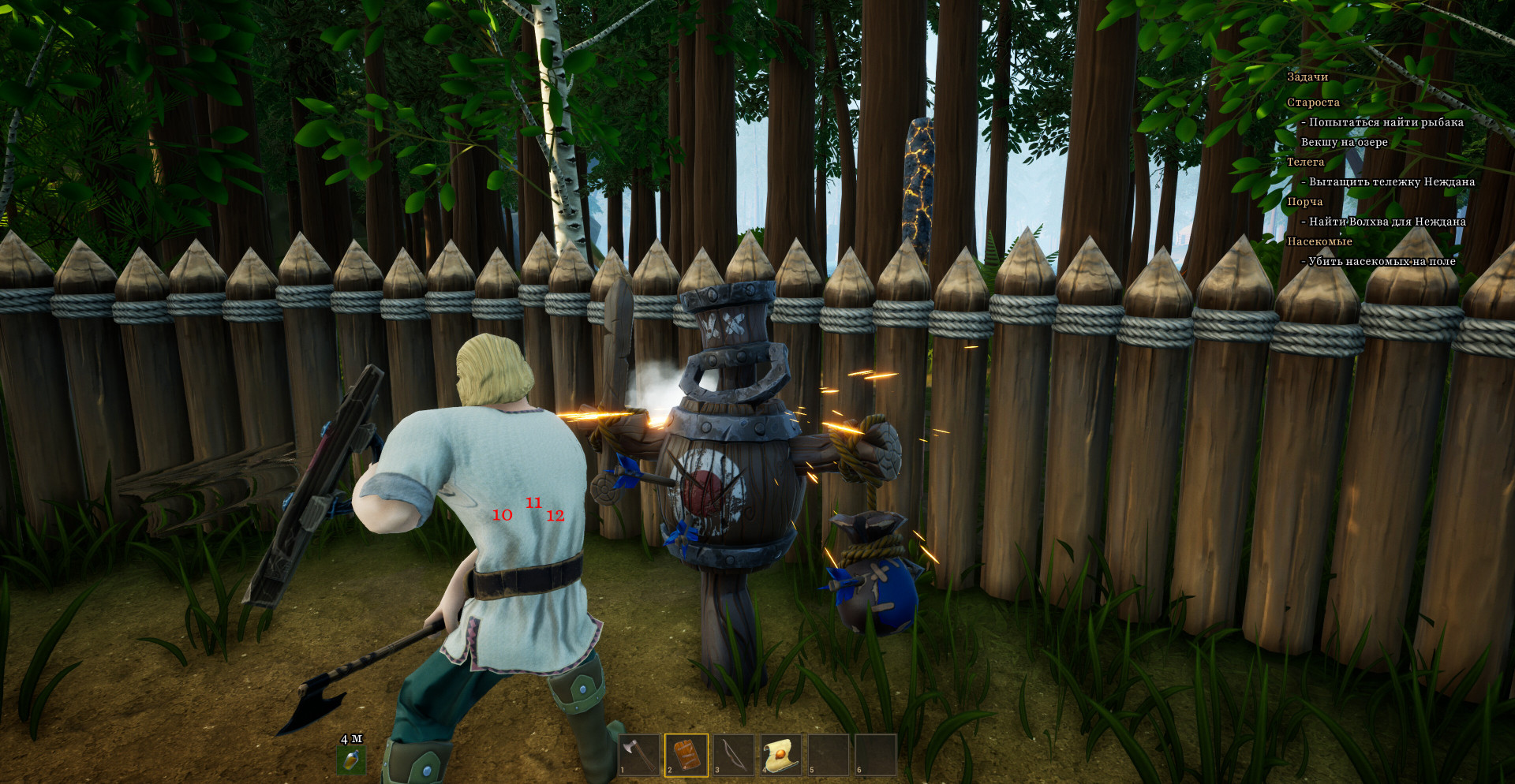Choose the Порча quest in the tracker
1515x784 pixels.
1304,202
